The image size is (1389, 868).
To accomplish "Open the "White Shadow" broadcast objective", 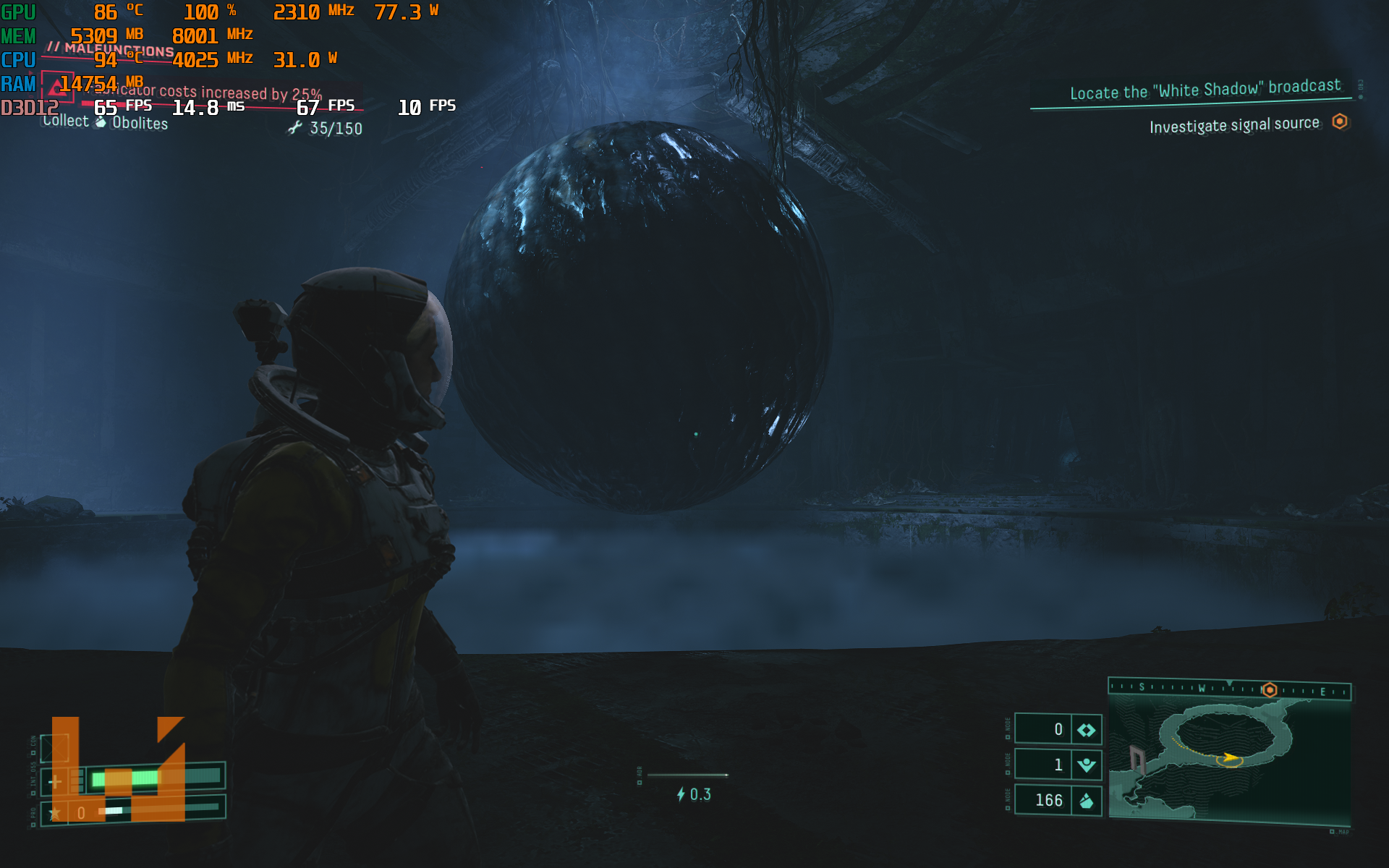I will tap(1205, 90).
